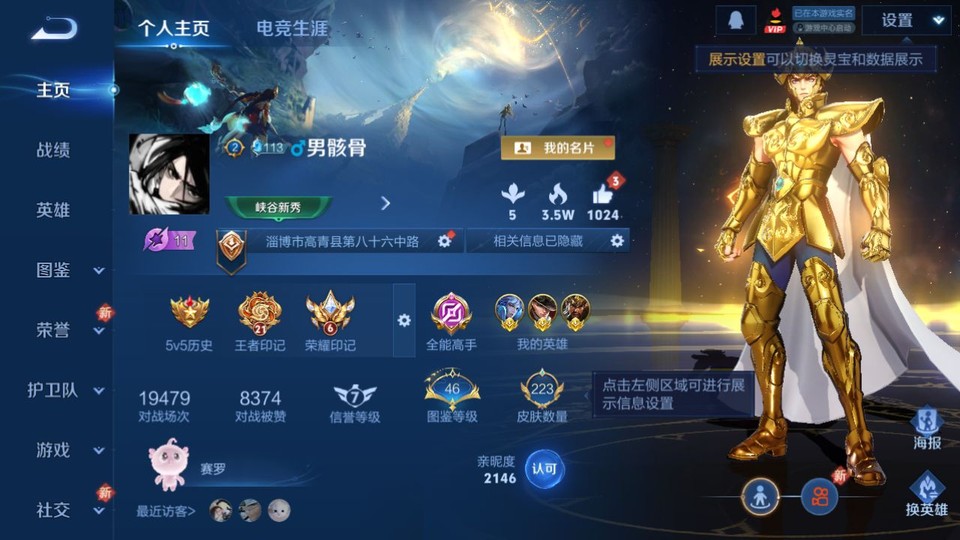
Task: Open the 海报 poster button
Action: pyautogui.click(x=927, y=427)
